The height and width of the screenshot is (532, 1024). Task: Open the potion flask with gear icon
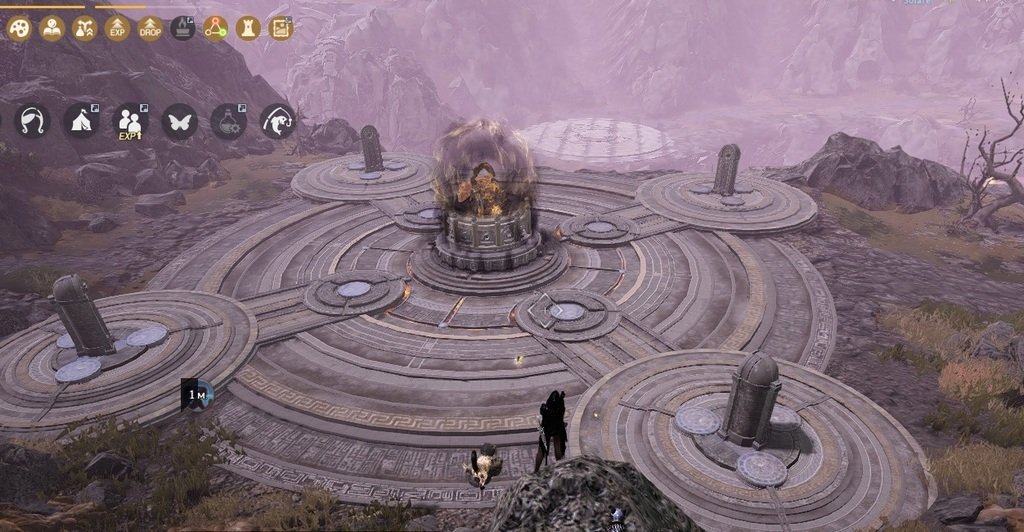229,121
